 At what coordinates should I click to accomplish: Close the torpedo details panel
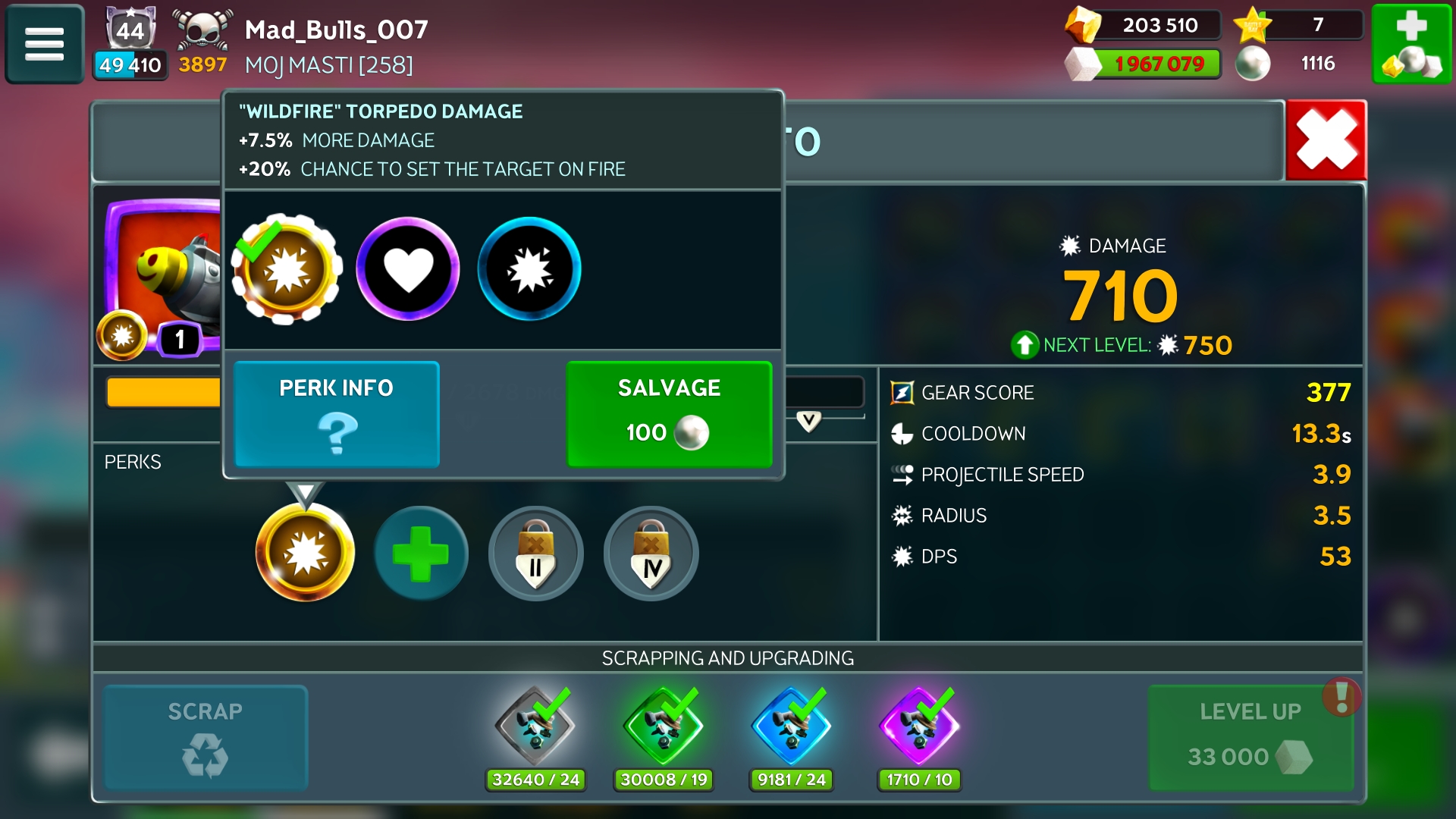click(1326, 140)
